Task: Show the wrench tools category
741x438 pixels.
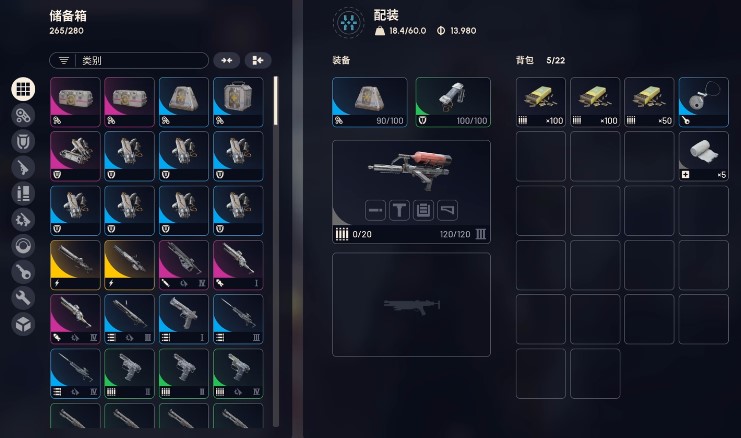Action: tap(23, 297)
